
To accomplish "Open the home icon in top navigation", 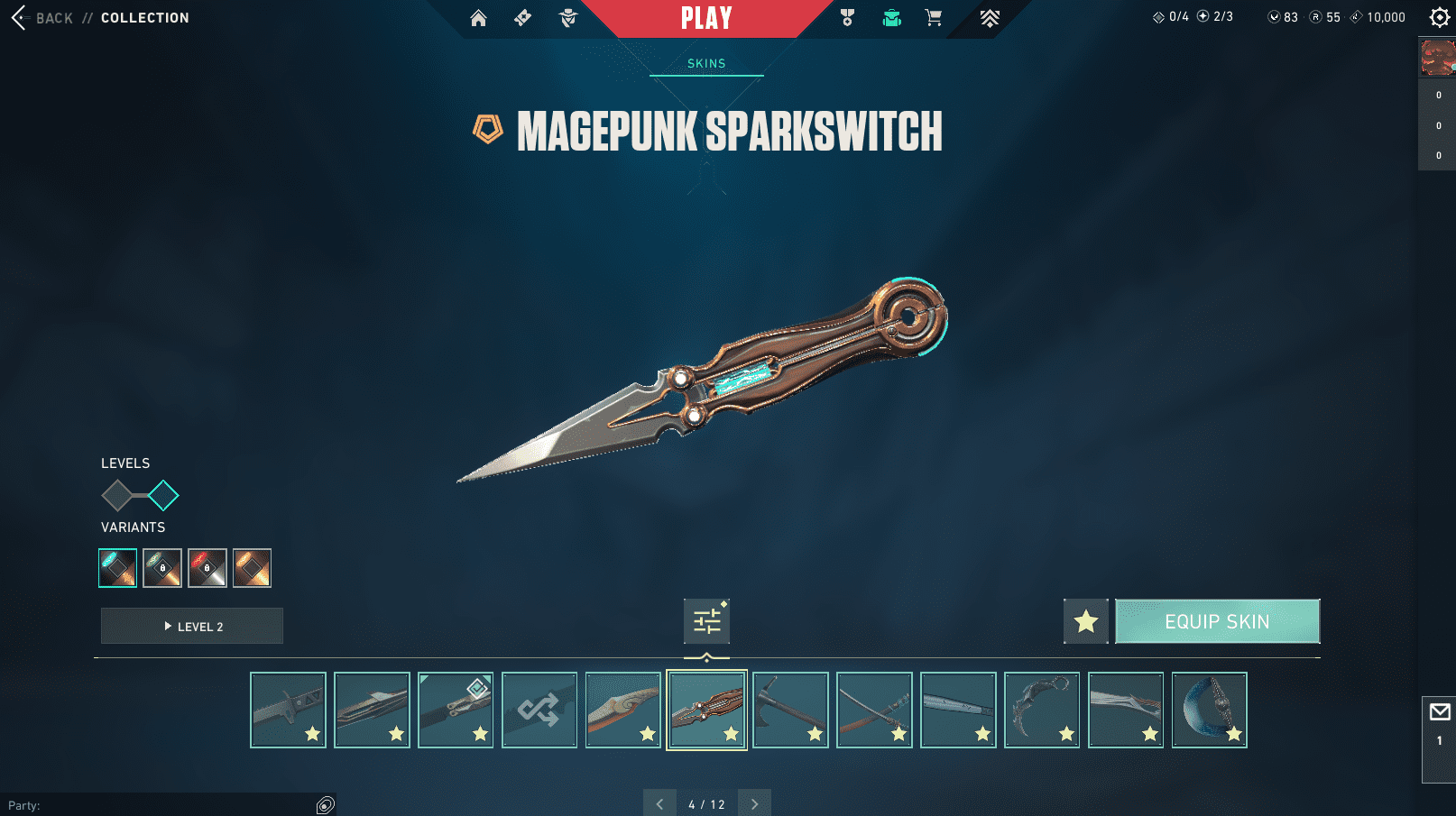I will pos(478,18).
